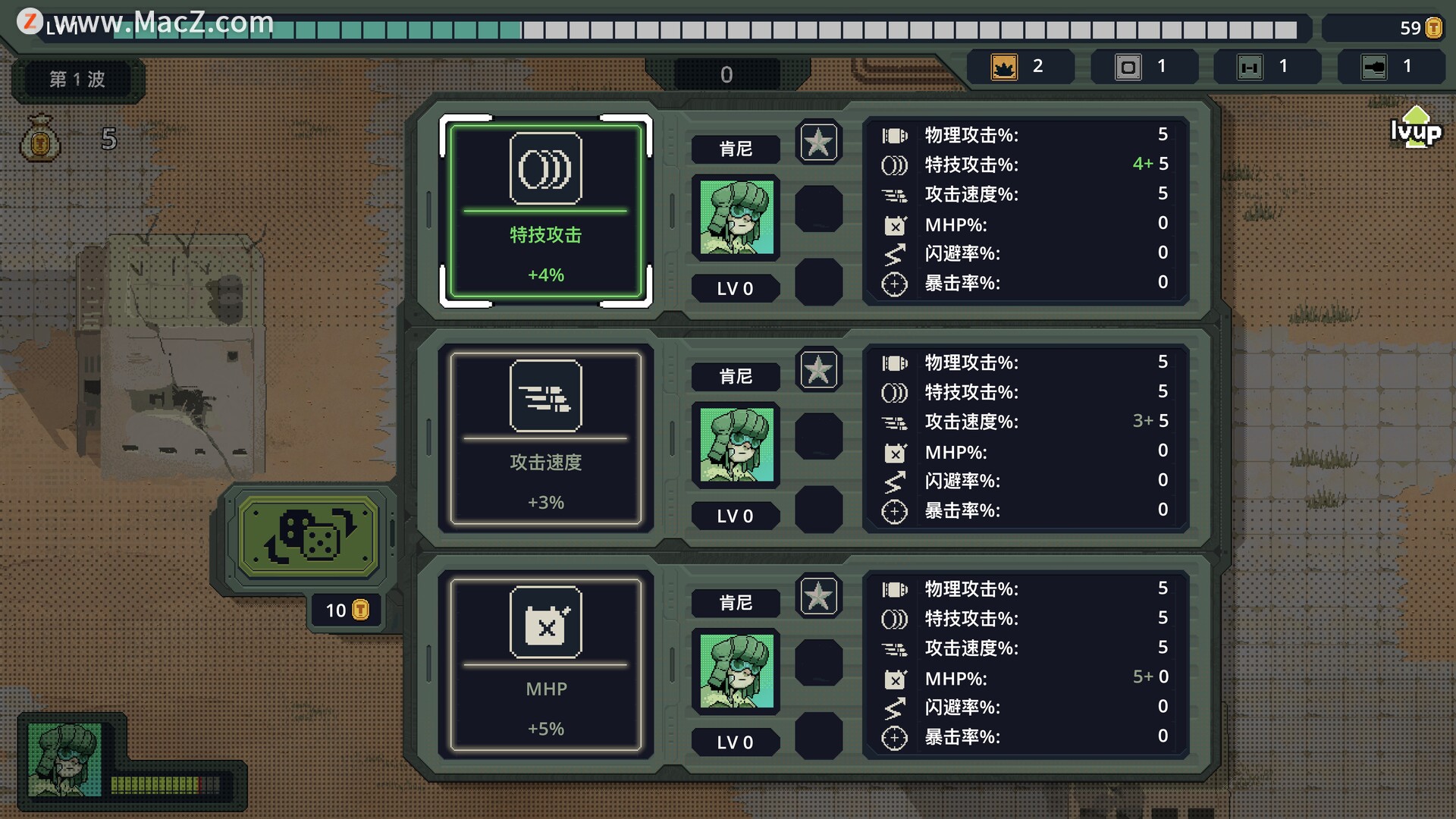Image resolution: width=1456 pixels, height=819 pixels.
Task: Click the lvup arrow icon
Action: (x=1415, y=127)
